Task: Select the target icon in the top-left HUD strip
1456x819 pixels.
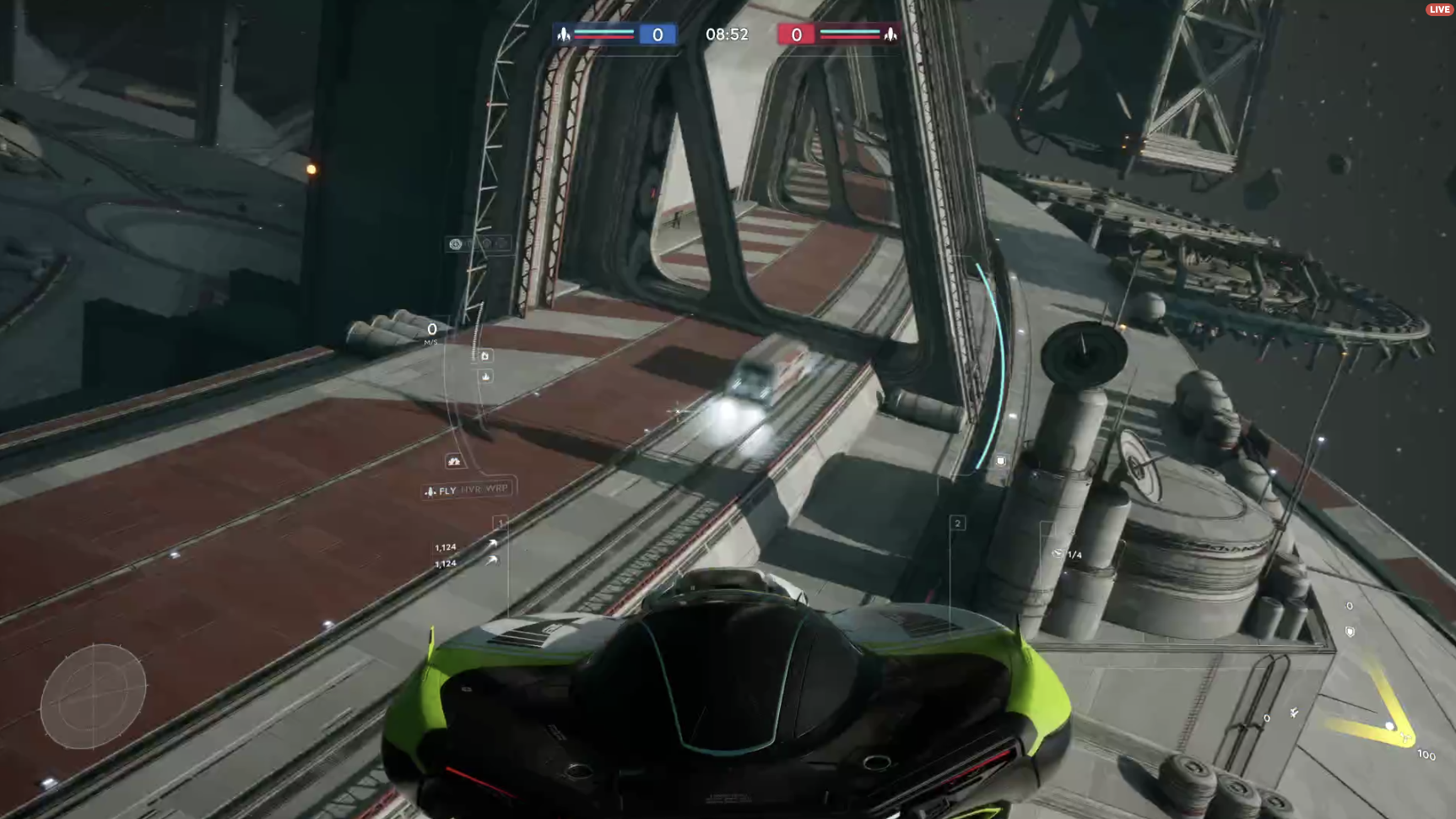Action: click(456, 244)
